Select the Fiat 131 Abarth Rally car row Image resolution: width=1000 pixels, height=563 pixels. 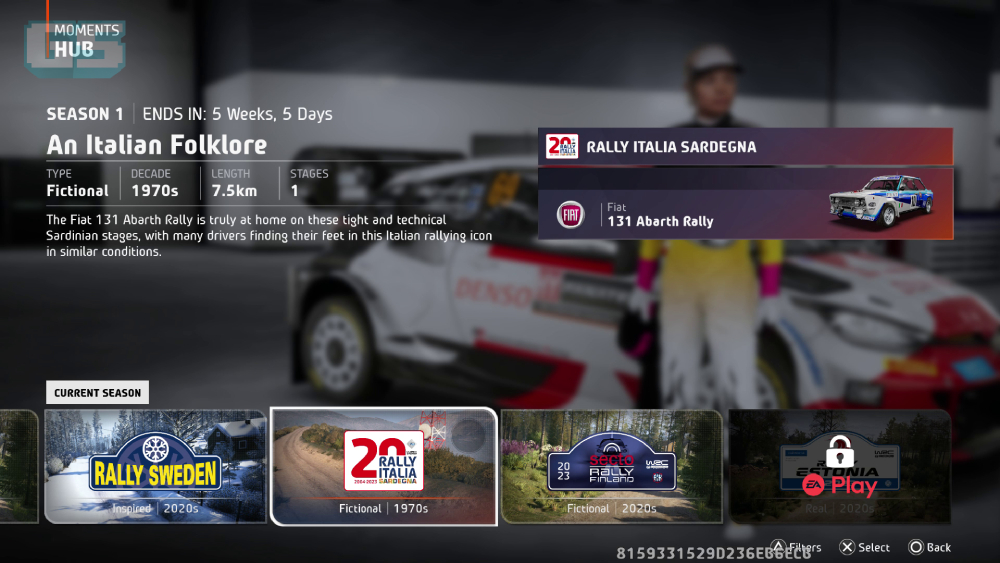(745, 214)
